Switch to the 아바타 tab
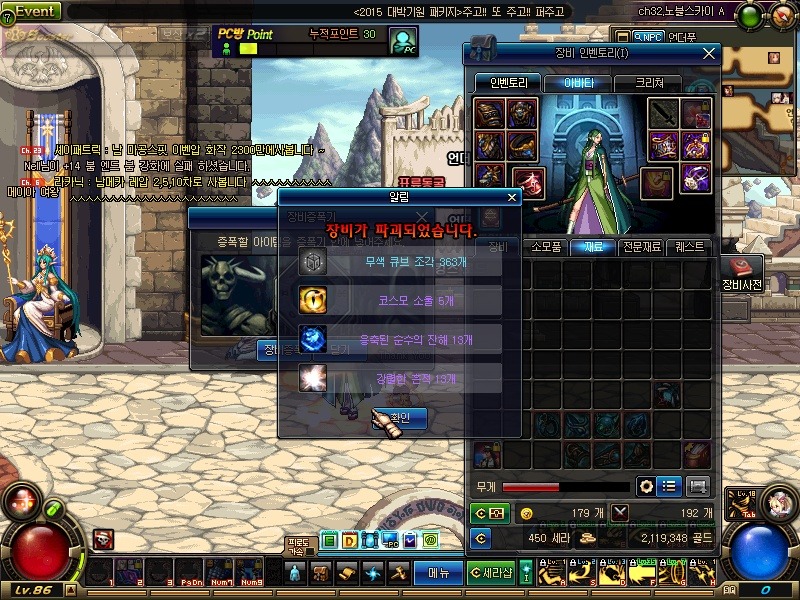The height and width of the screenshot is (600, 800). pos(578,83)
